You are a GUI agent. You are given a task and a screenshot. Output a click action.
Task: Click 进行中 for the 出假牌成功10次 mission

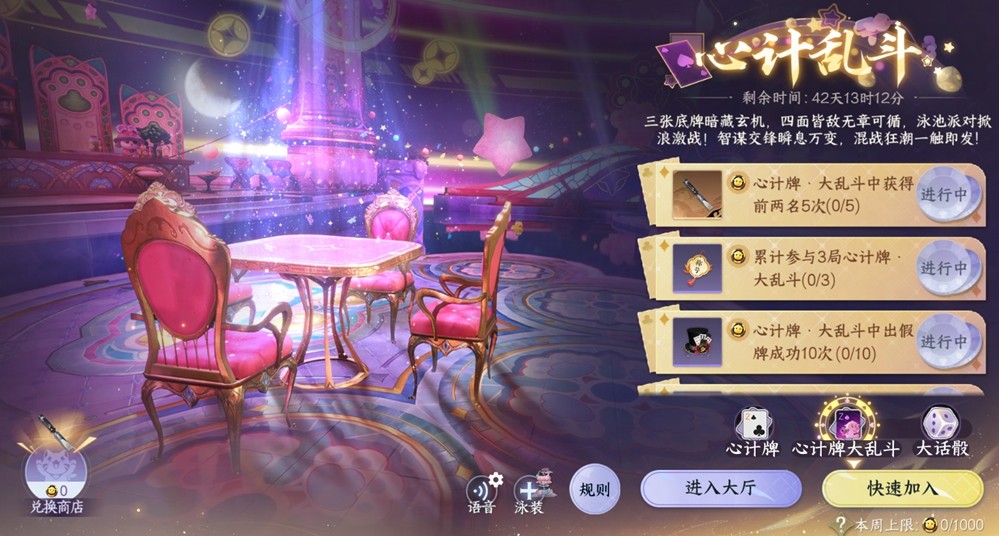tap(945, 342)
